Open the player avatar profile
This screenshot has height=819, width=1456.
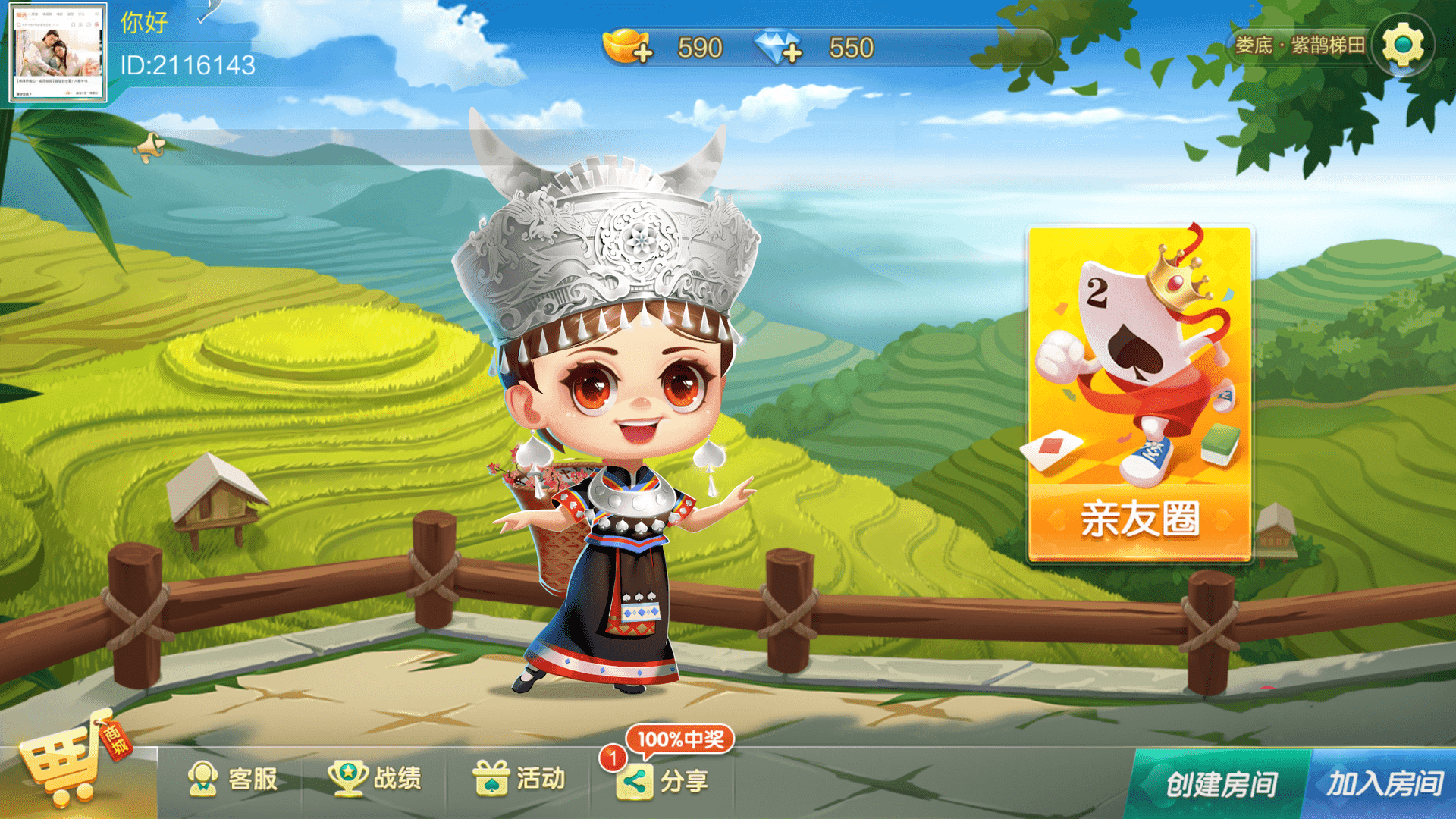point(58,53)
